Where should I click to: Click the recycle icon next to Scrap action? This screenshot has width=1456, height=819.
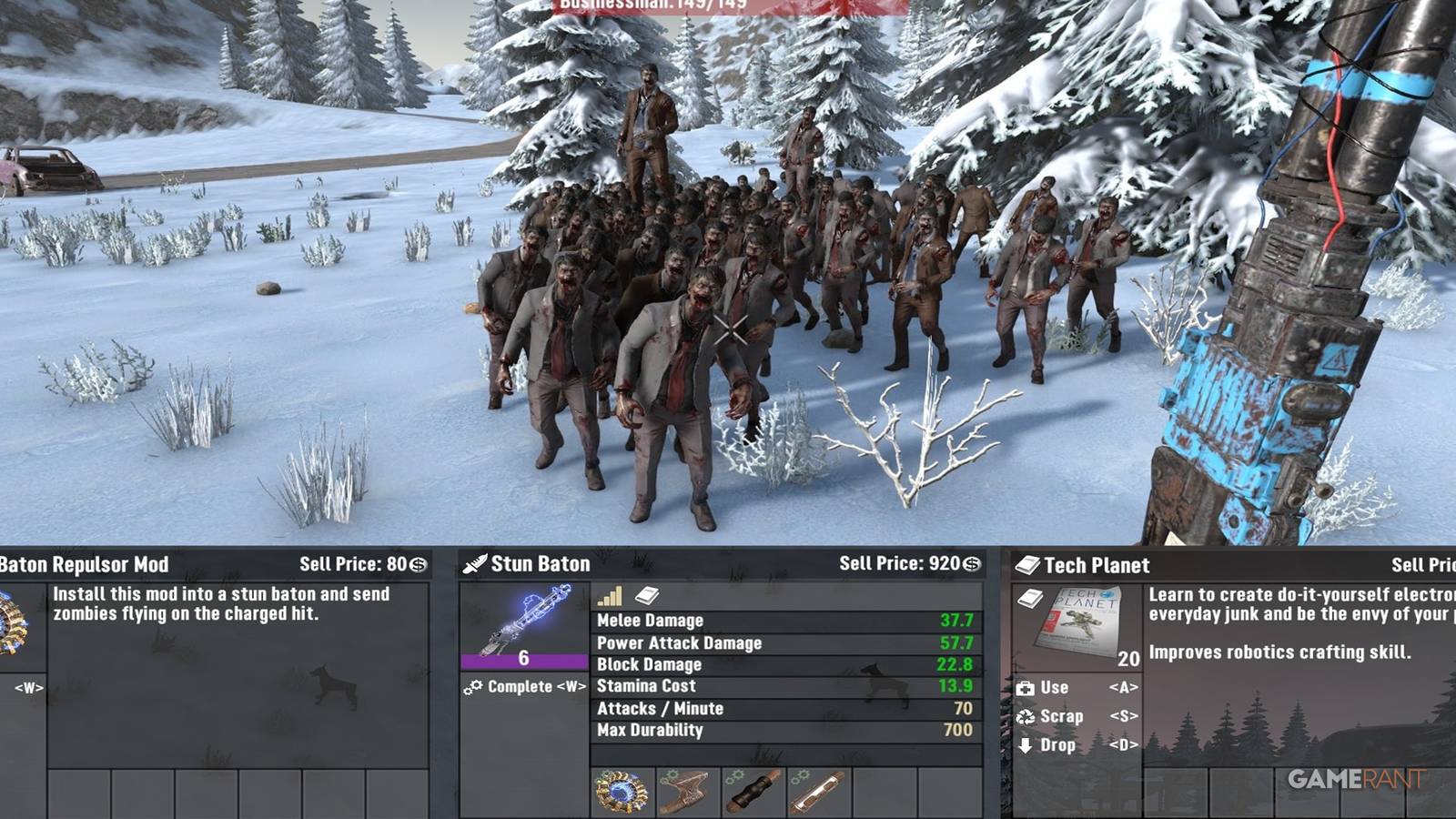point(1025,717)
